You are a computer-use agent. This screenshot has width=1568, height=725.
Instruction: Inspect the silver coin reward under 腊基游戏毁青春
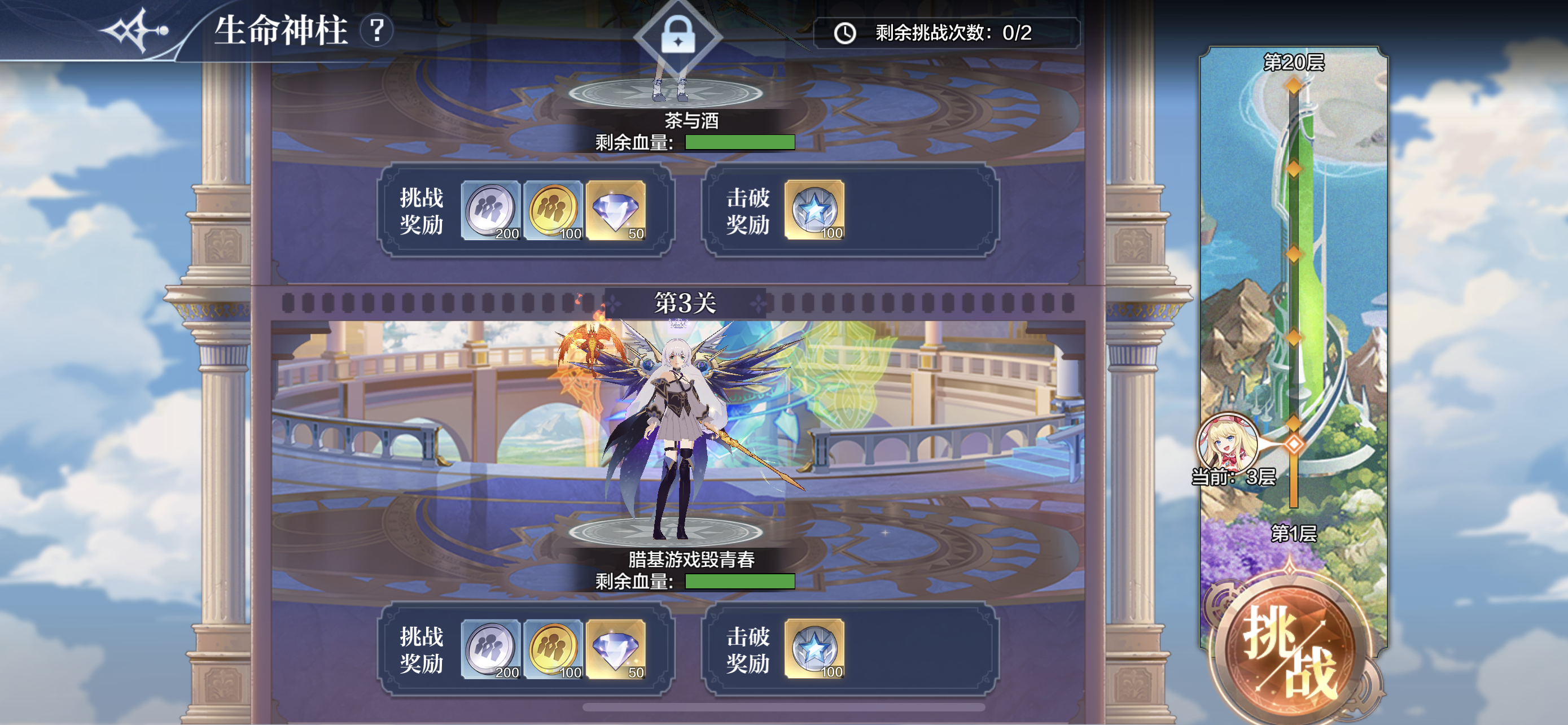(x=490, y=649)
